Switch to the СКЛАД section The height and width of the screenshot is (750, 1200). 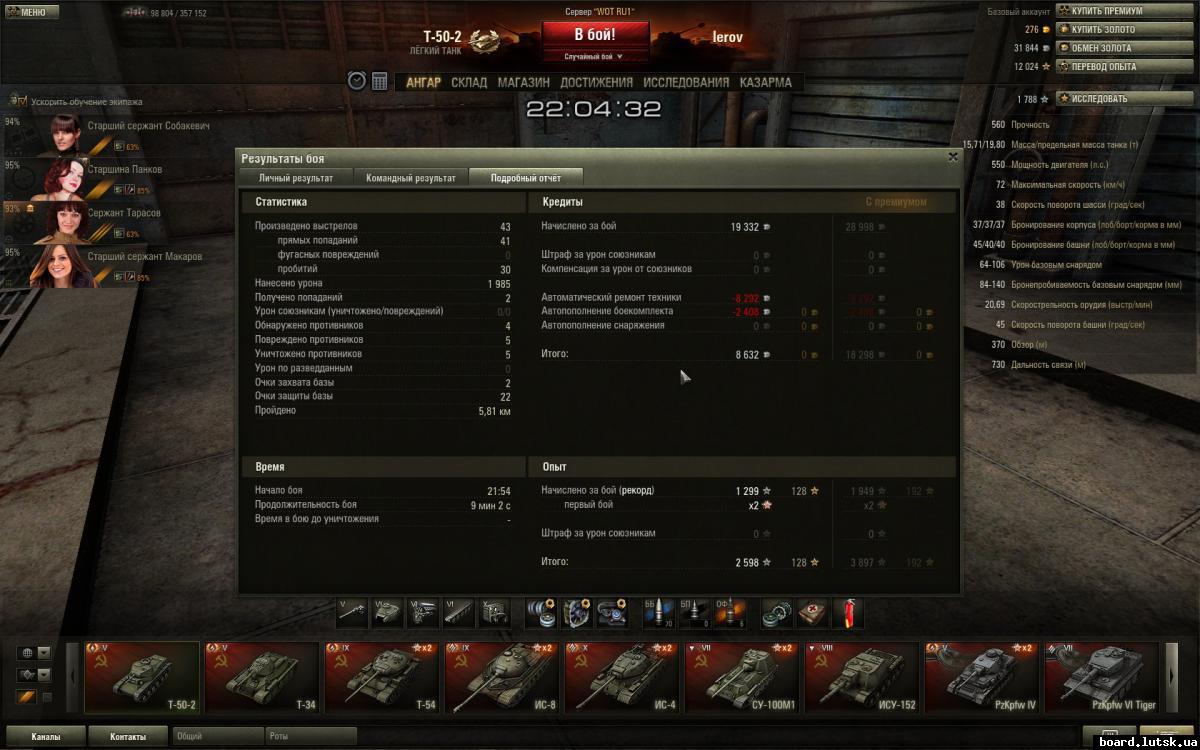pos(469,82)
